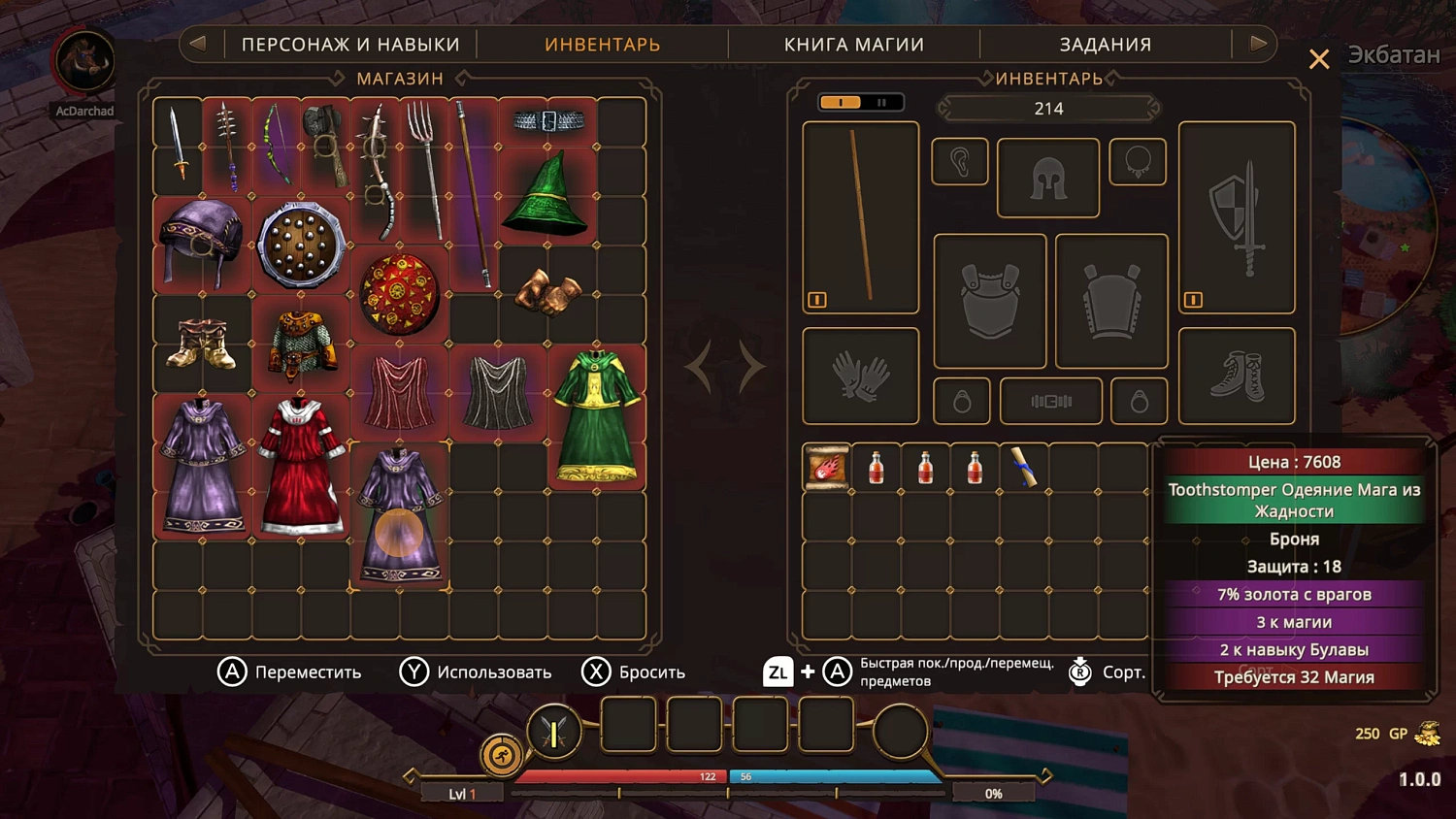
Task: Open the КНИГА МАГИИ tab
Action: (854, 44)
